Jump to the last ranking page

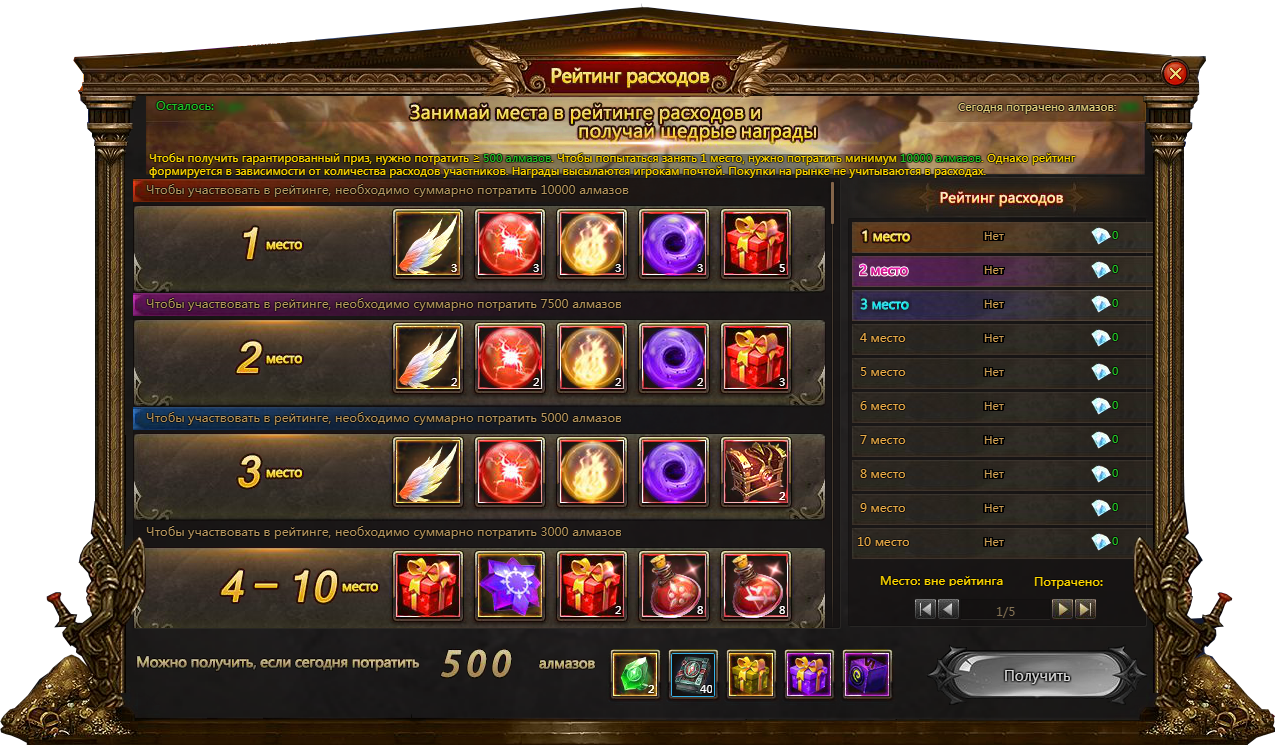pyautogui.click(x=1085, y=609)
